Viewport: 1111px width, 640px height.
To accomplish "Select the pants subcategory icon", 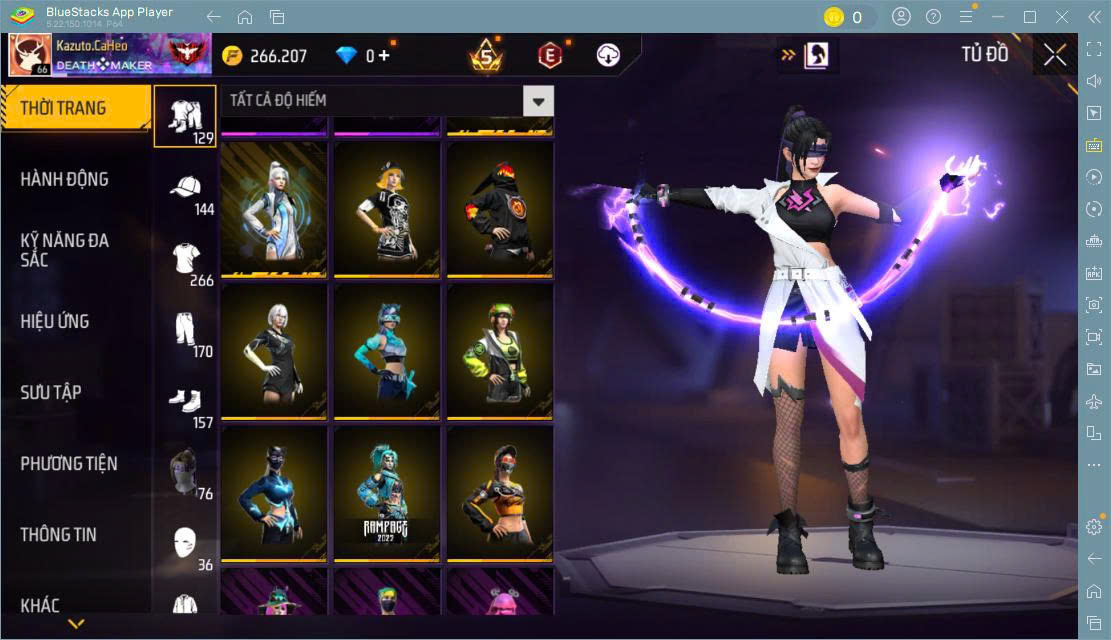I will [185, 332].
